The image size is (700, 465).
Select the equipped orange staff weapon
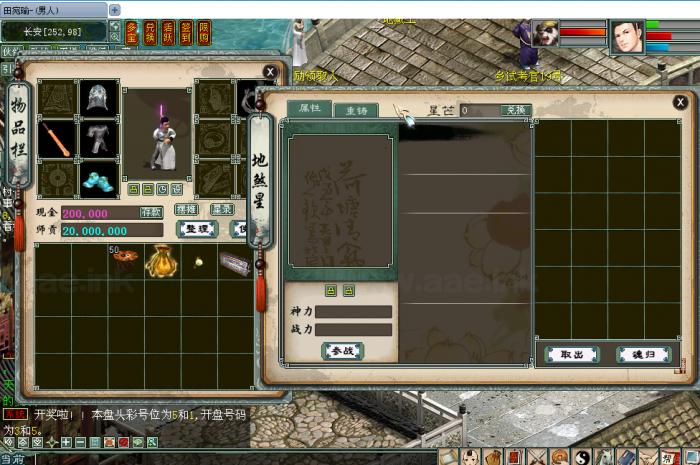pyautogui.click(x=57, y=139)
